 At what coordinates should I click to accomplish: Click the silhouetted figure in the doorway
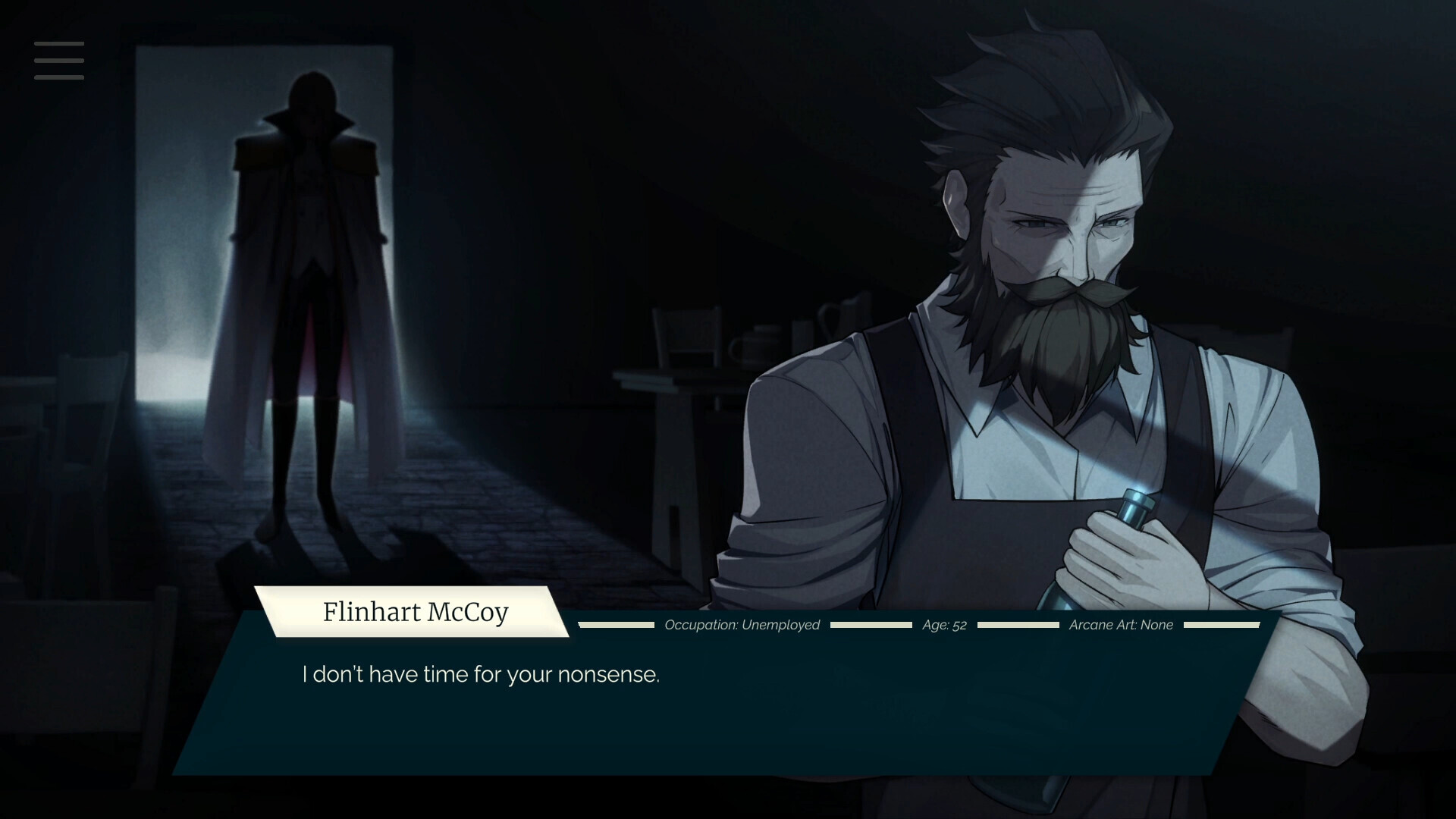(303, 303)
